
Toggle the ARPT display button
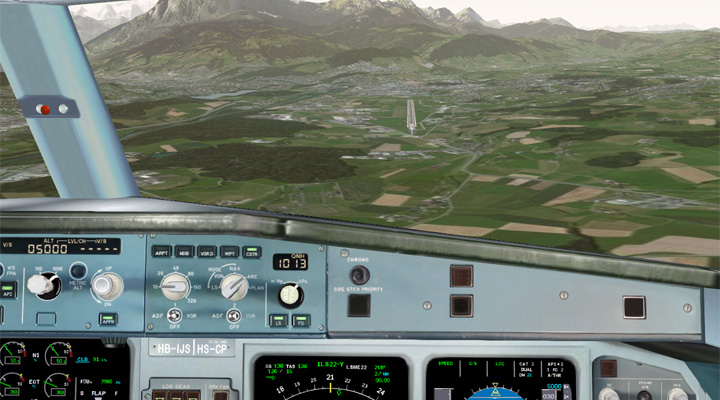coord(161,252)
